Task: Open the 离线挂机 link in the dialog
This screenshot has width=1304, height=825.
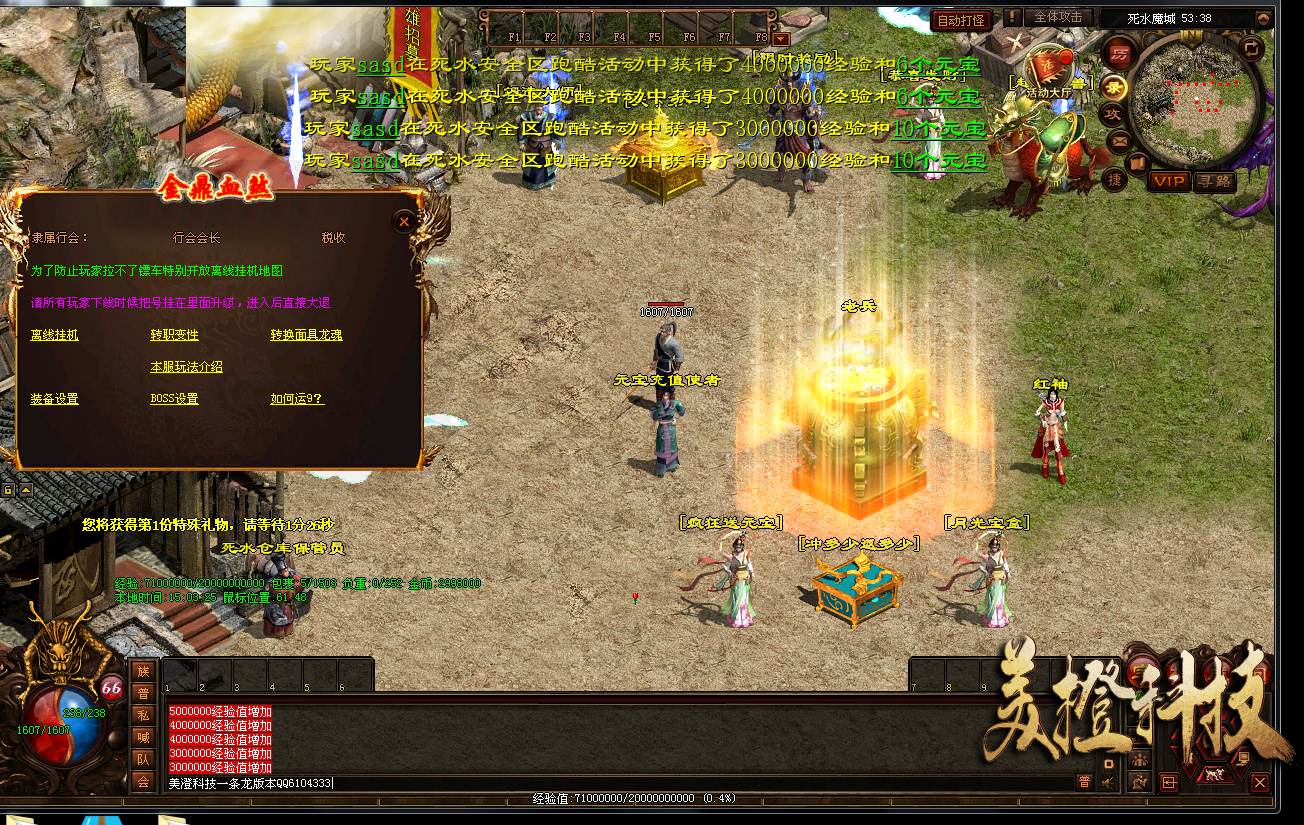Action: (x=52, y=335)
